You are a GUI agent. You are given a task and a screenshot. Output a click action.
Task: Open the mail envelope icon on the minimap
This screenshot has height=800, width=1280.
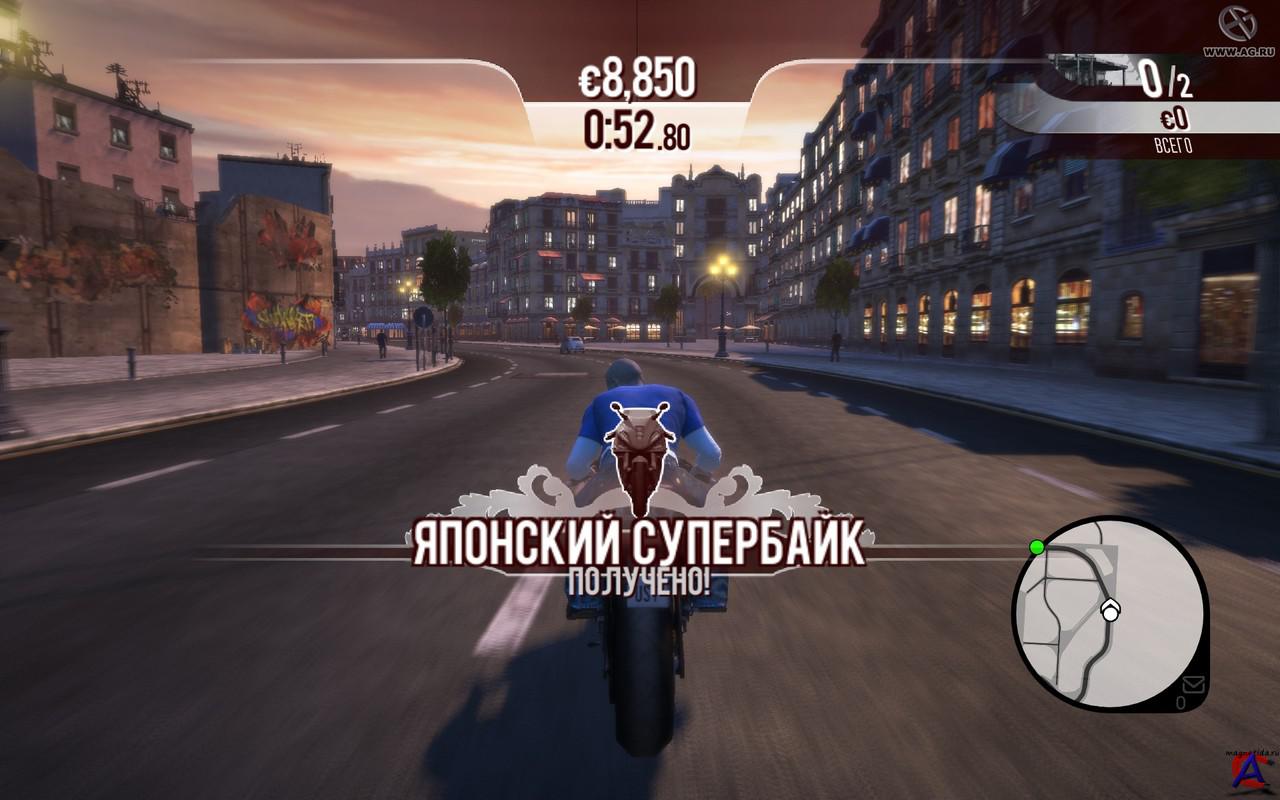pyautogui.click(x=1194, y=686)
